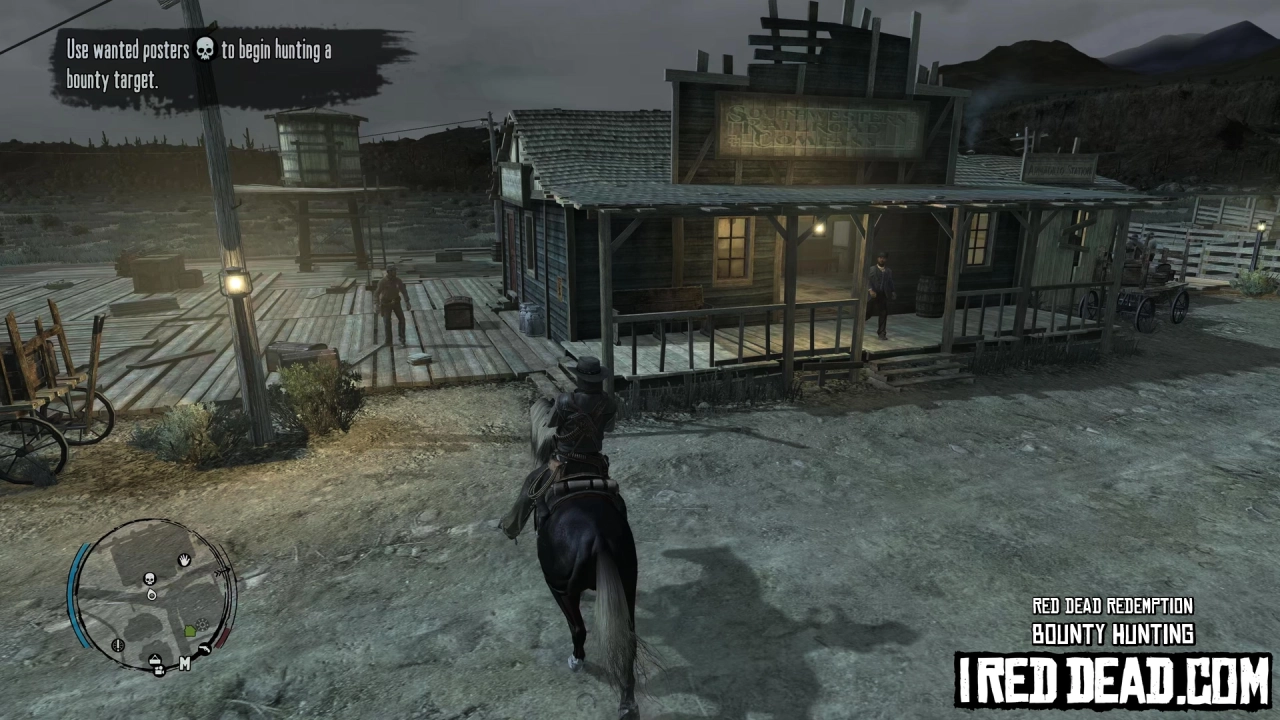Click the hat shop icon at the minimap bottom
This screenshot has width=1280, height=720.
pyautogui.click(x=154, y=660)
